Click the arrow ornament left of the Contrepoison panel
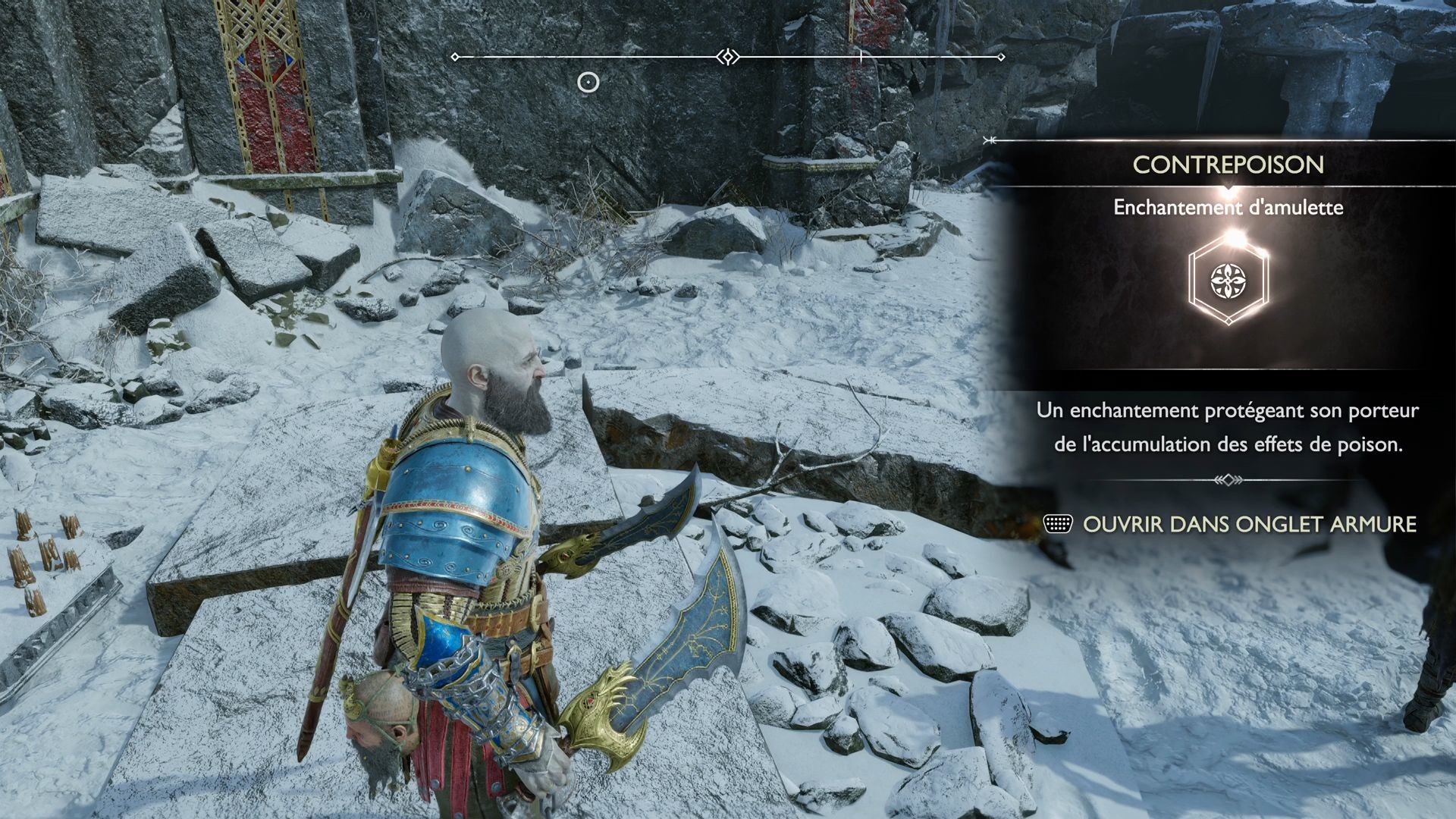The height and width of the screenshot is (819, 1456). click(x=988, y=139)
